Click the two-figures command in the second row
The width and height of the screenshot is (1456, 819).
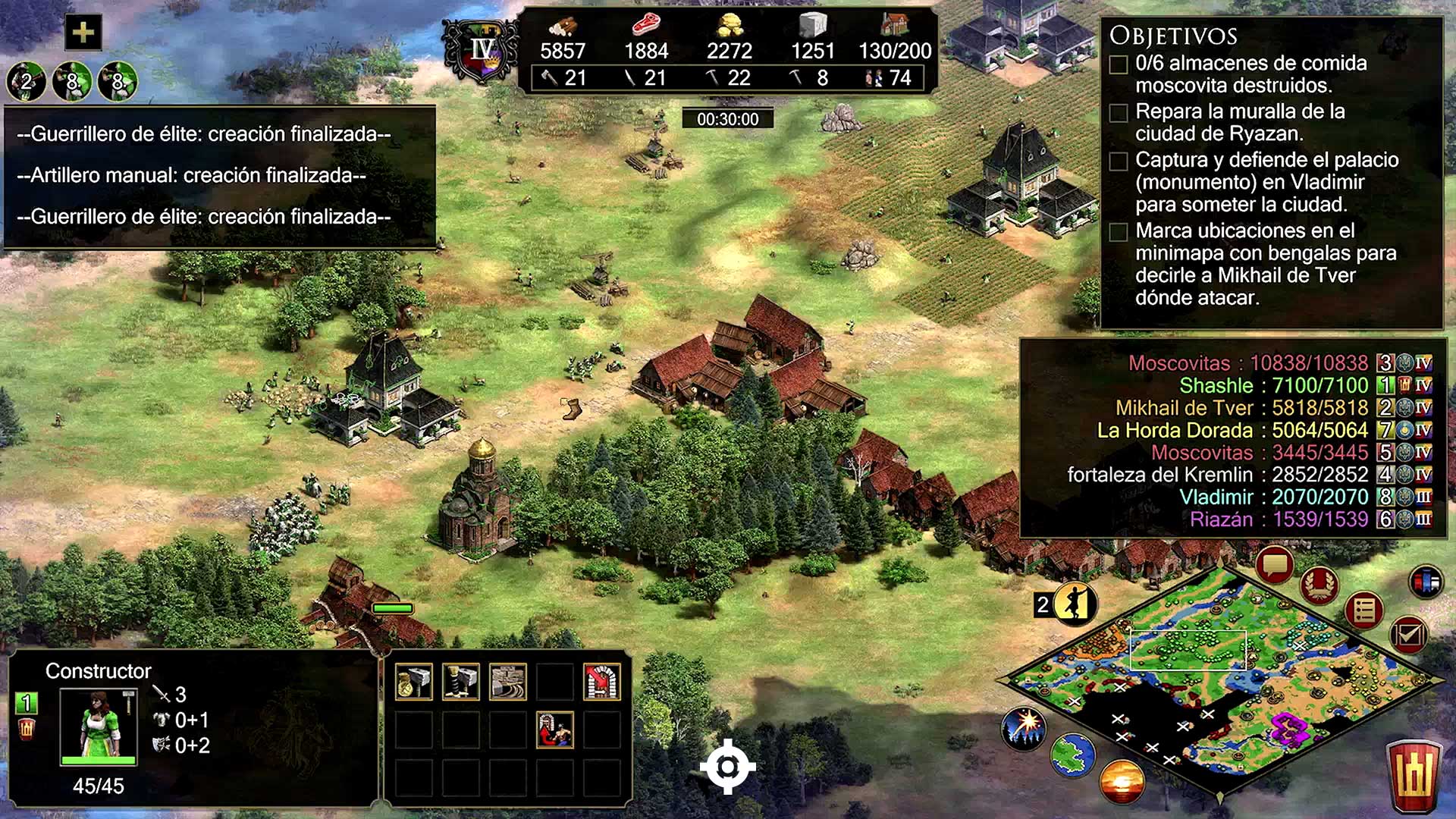coord(555,730)
